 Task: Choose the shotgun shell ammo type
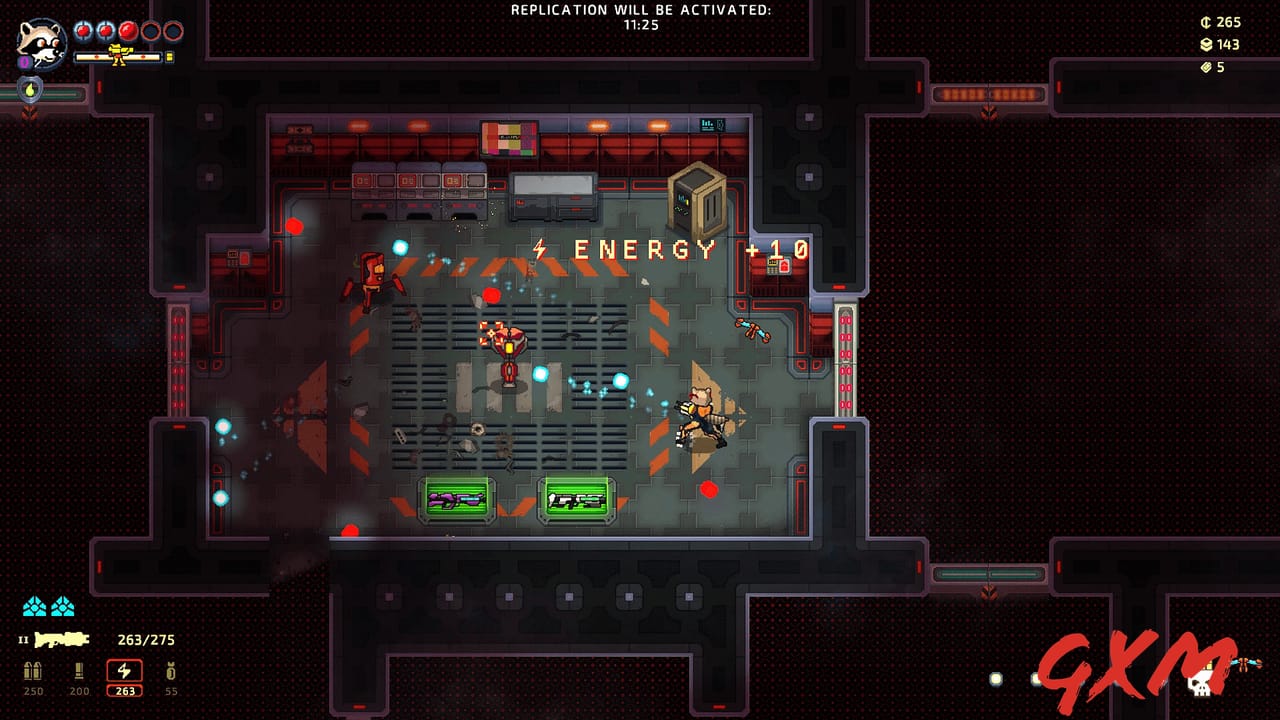tap(79, 672)
